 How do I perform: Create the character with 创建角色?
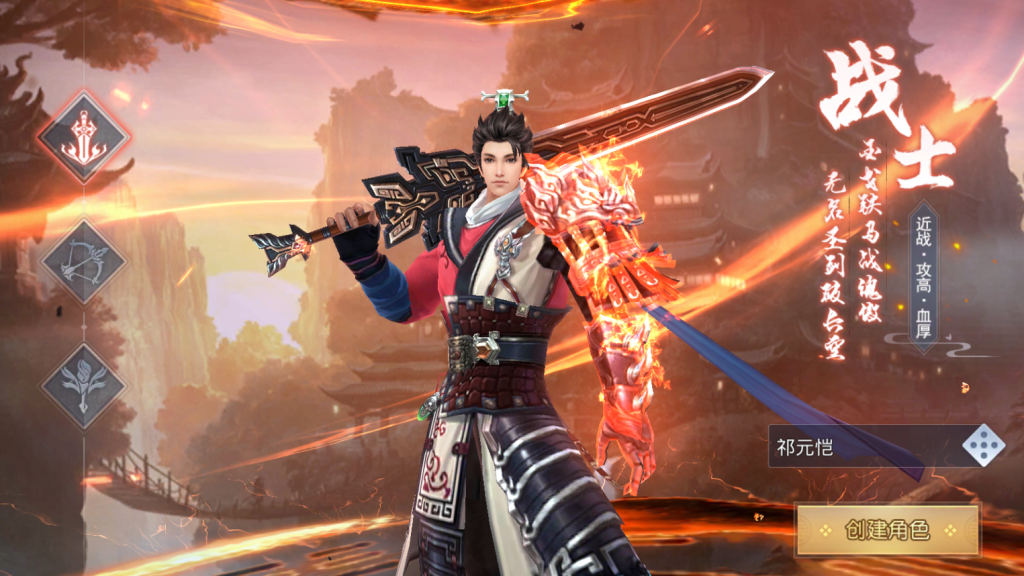pyautogui.click(x=887, y=530)
